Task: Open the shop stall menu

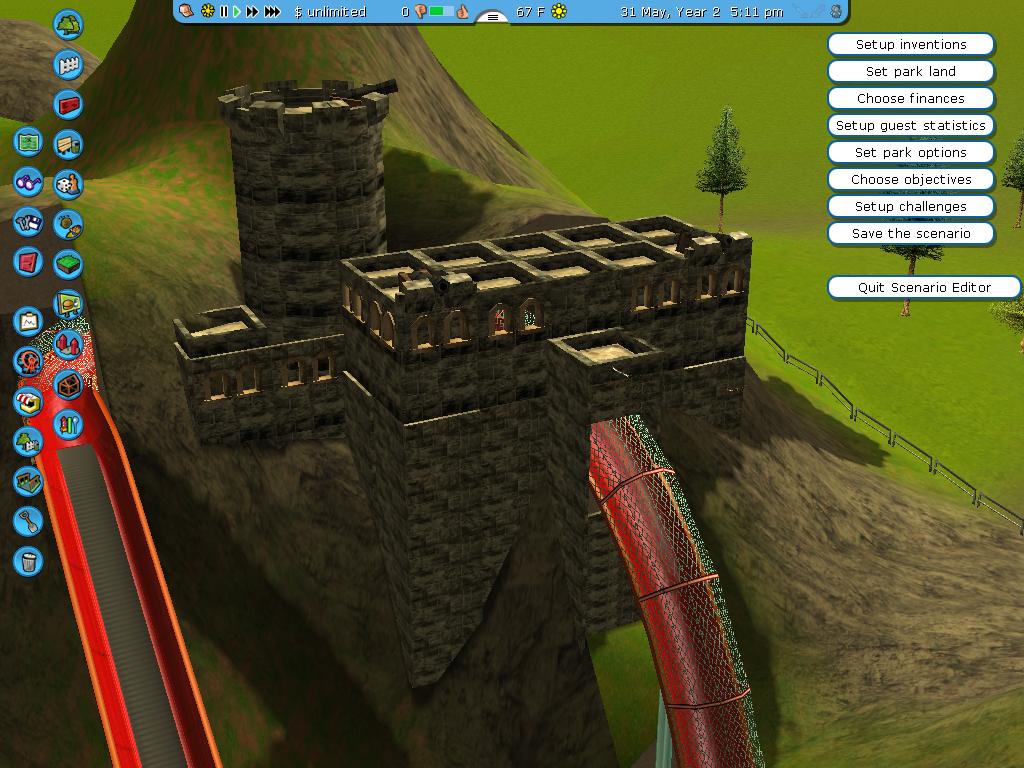Action: (28, 401)
